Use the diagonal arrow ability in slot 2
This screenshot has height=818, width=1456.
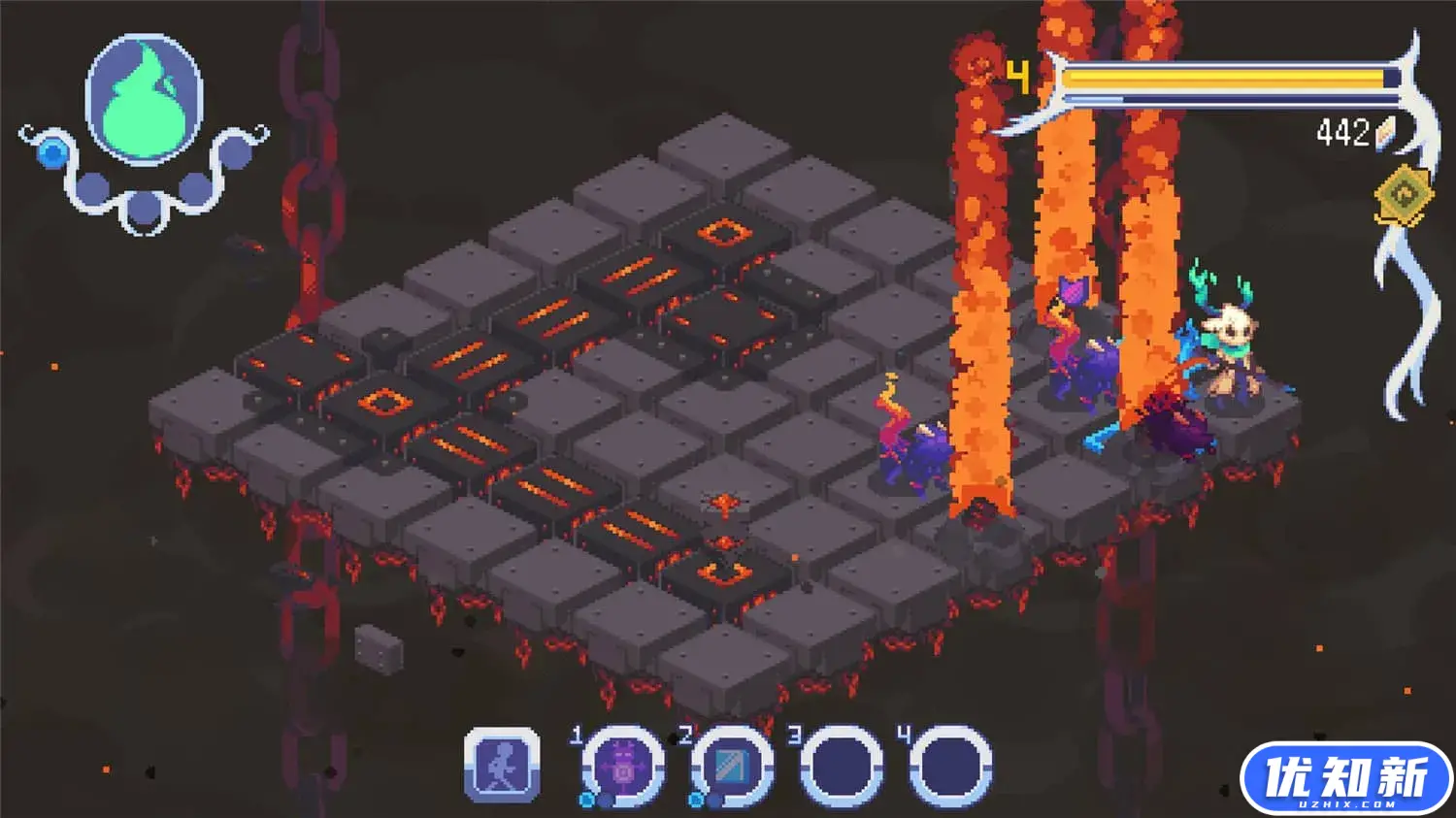click(732, 767)
